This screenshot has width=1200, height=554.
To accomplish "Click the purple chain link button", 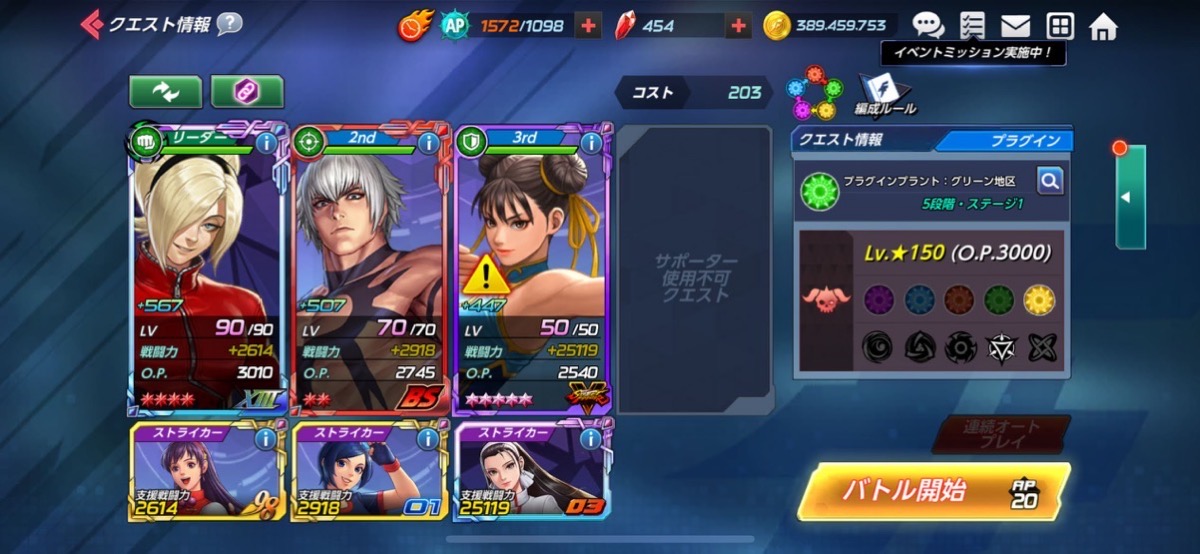I will coord(247,91).
